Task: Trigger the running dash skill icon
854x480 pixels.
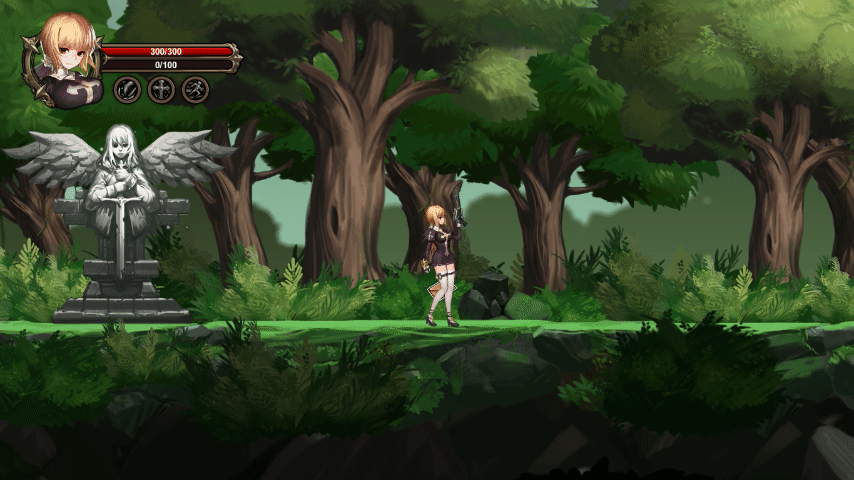Action: tap(195, 90)
